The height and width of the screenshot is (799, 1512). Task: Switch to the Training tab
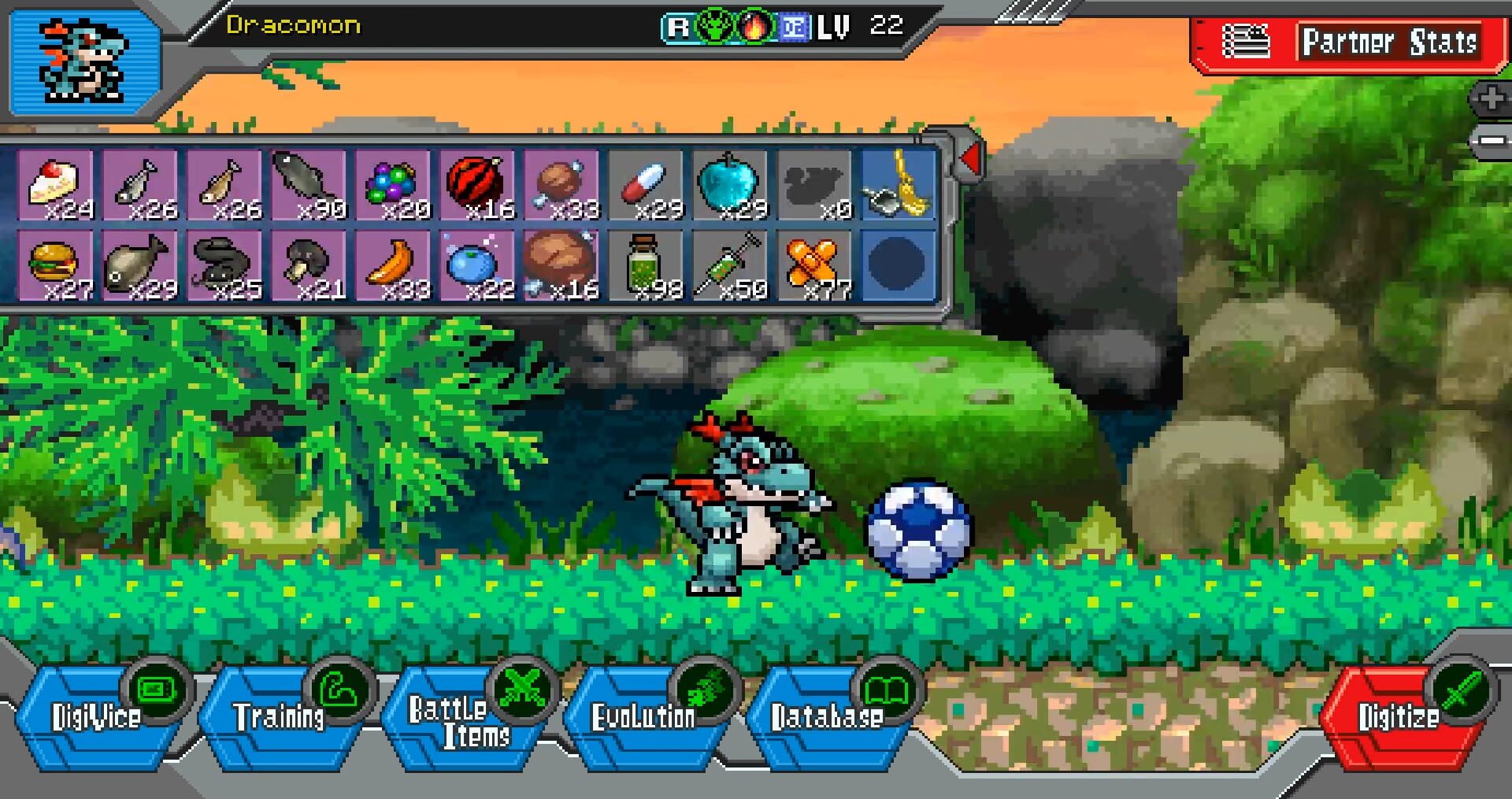tap(280, 716)
